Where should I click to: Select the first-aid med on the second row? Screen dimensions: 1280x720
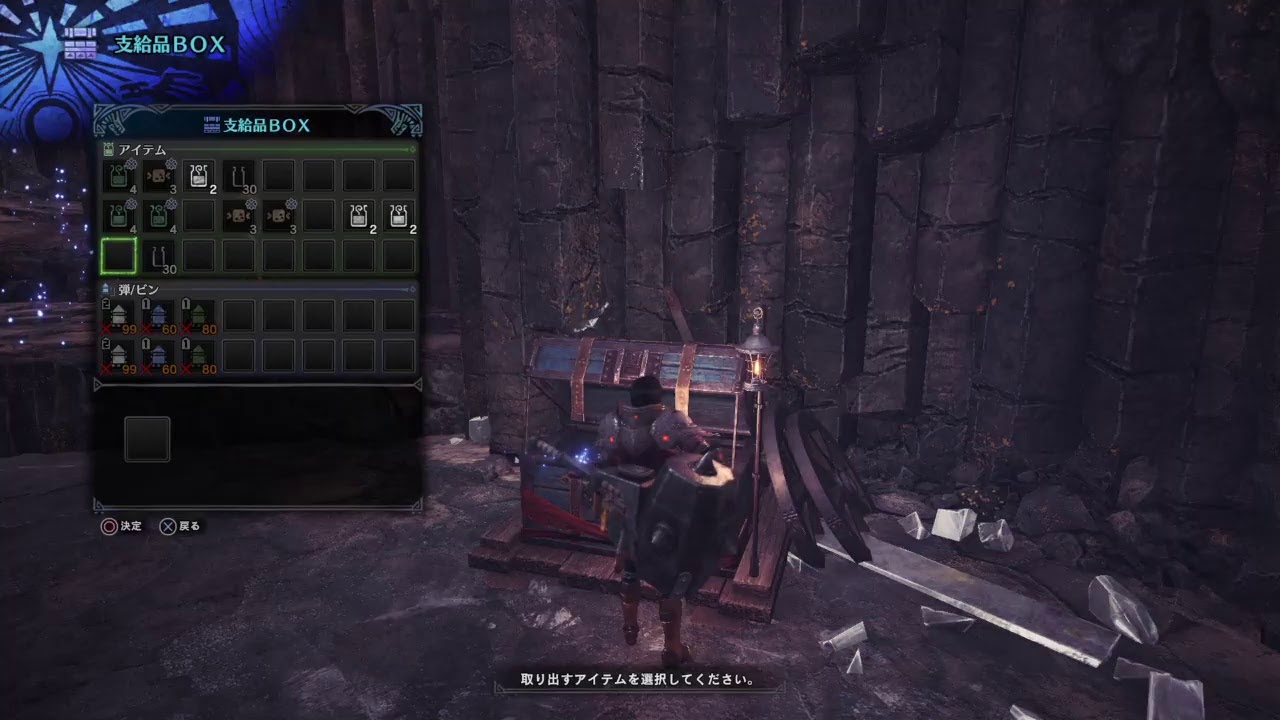(x=119, y=213)
